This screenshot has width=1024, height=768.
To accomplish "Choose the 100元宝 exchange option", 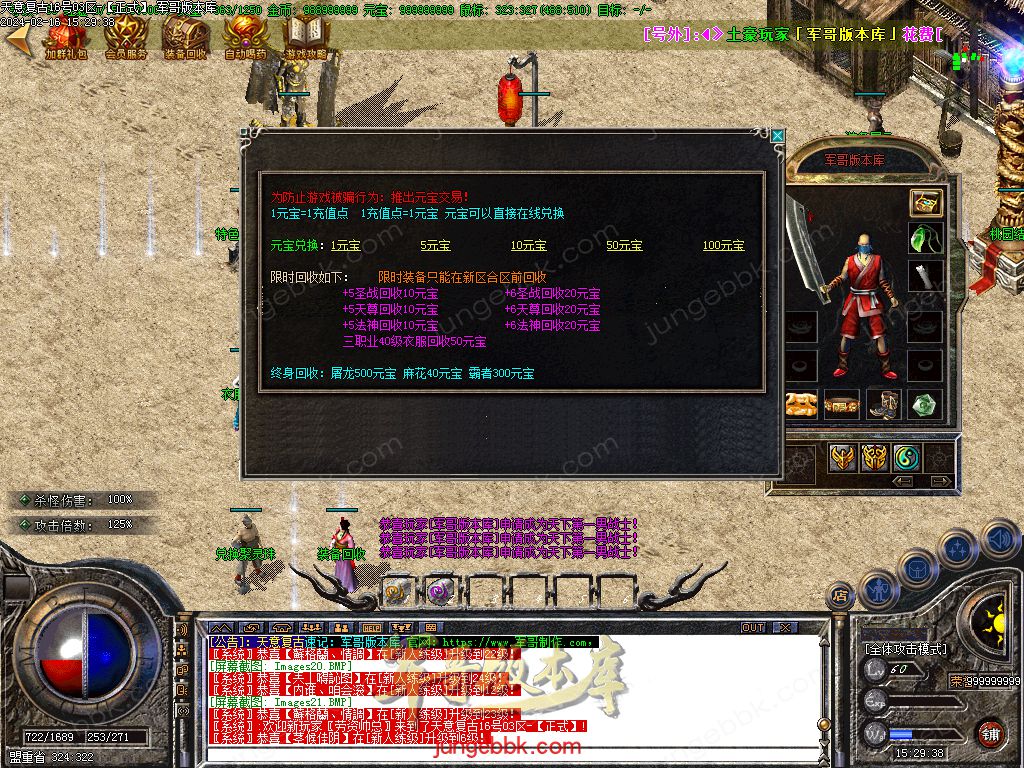I will click(723, 245).
